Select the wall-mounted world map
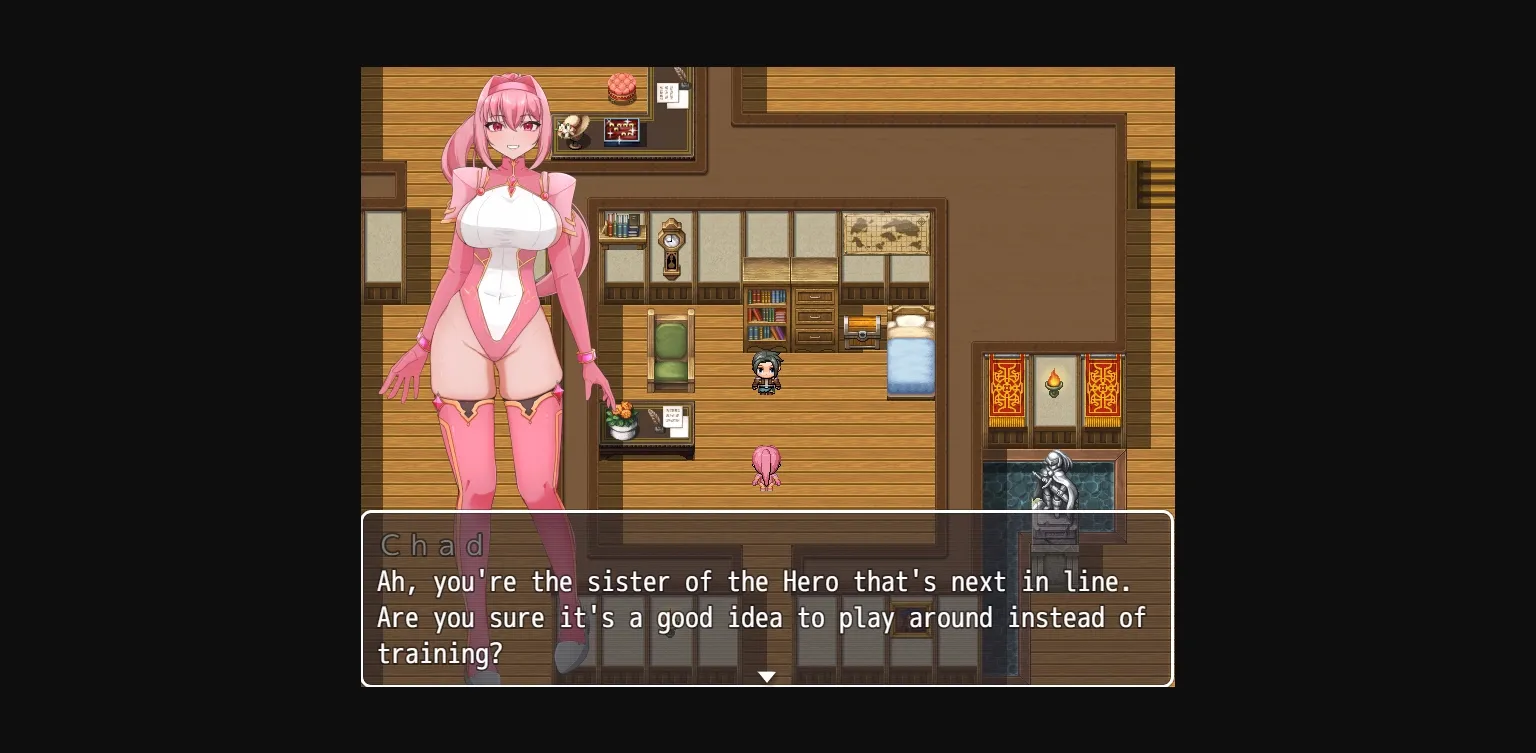The height and width of the screenshot is (753, 1536). pyautogui.click(x=890, y=232)
